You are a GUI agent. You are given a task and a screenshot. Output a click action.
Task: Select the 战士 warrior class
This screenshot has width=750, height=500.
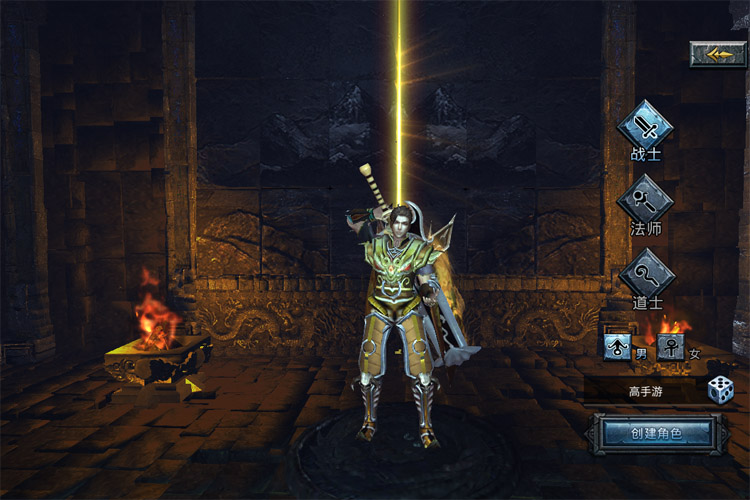645,127
